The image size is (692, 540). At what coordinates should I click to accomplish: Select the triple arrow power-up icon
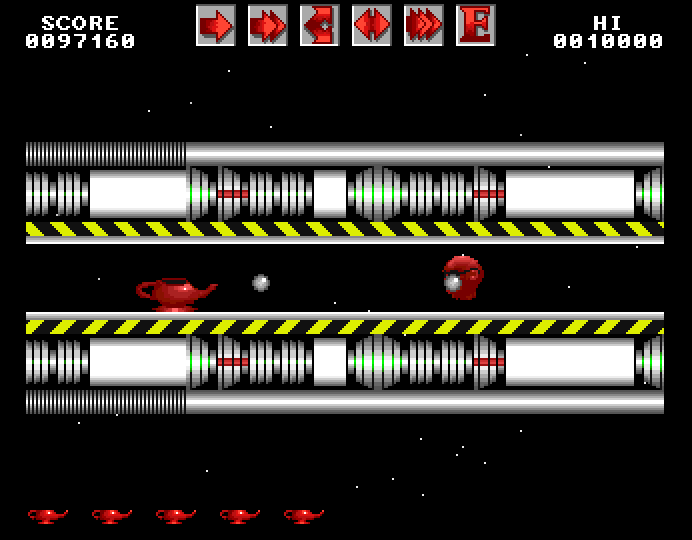click(423, 25)
